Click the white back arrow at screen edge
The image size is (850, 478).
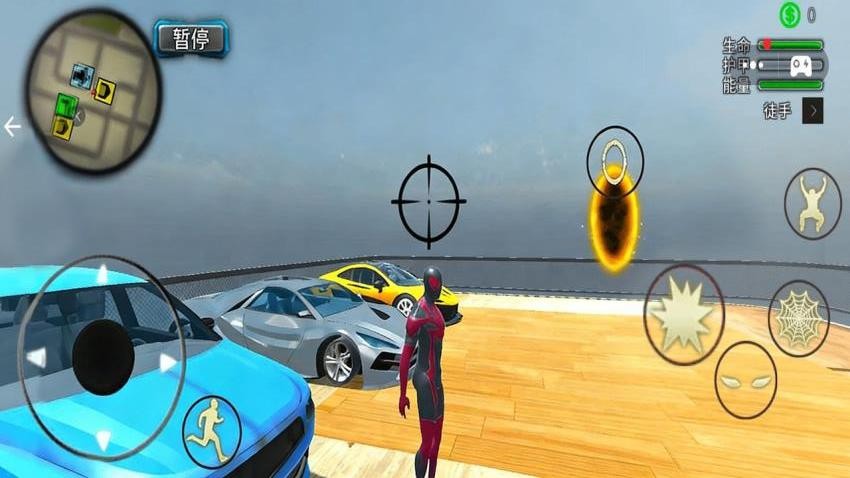pos(12,127)
